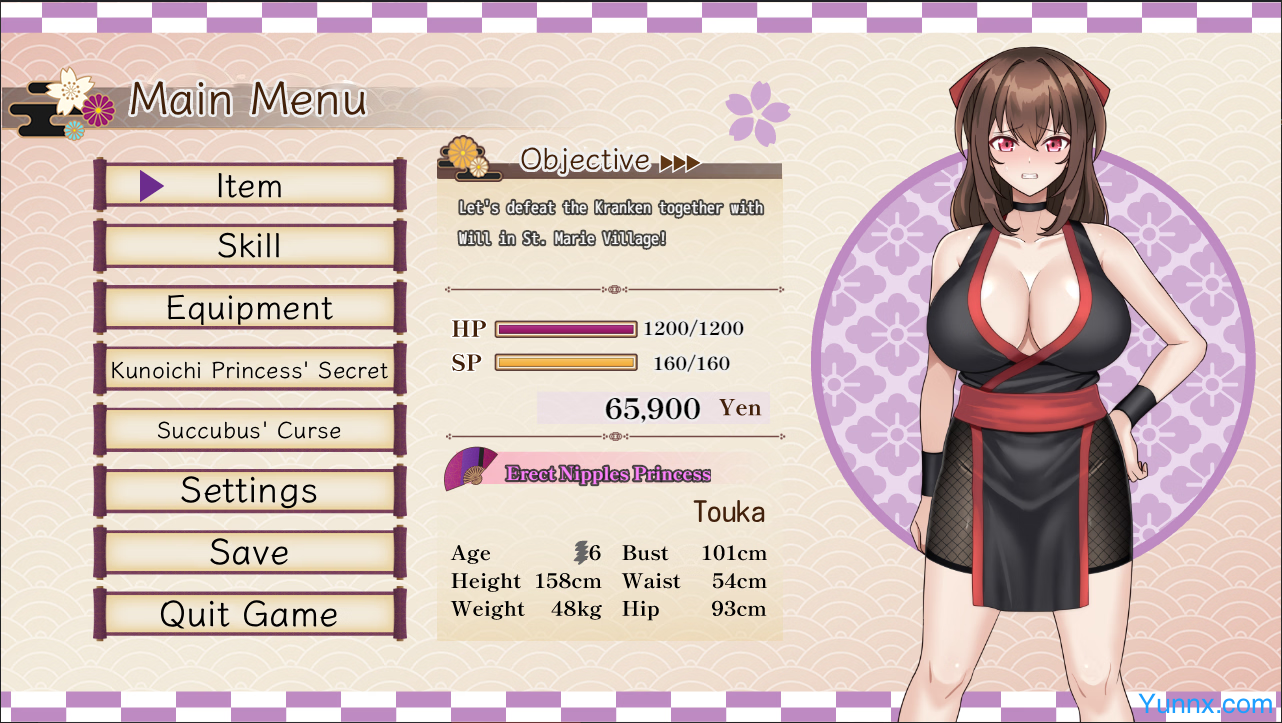
Task: Click Quit Game
Action: click(249, 614)
